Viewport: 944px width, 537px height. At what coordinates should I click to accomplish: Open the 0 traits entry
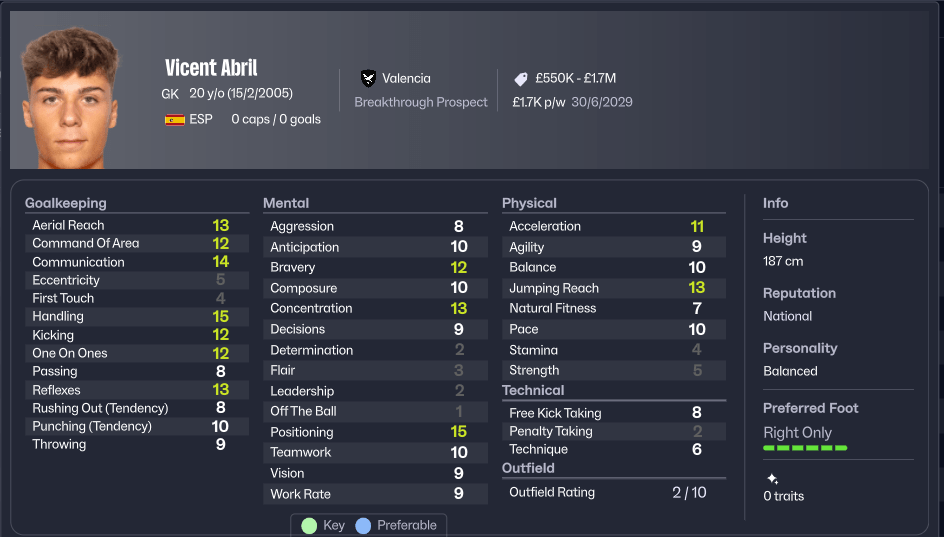coord(783,495)
